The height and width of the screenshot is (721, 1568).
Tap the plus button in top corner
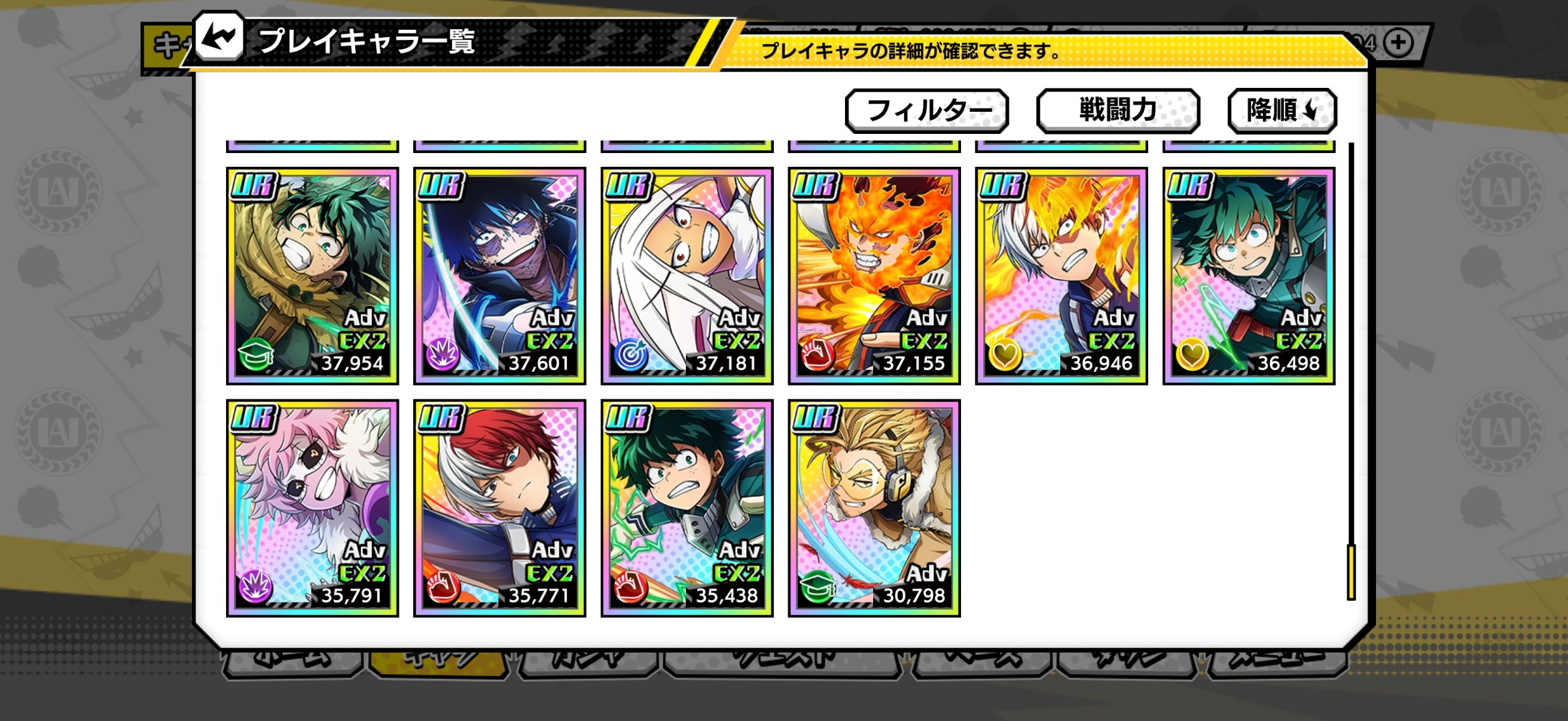1398,42
